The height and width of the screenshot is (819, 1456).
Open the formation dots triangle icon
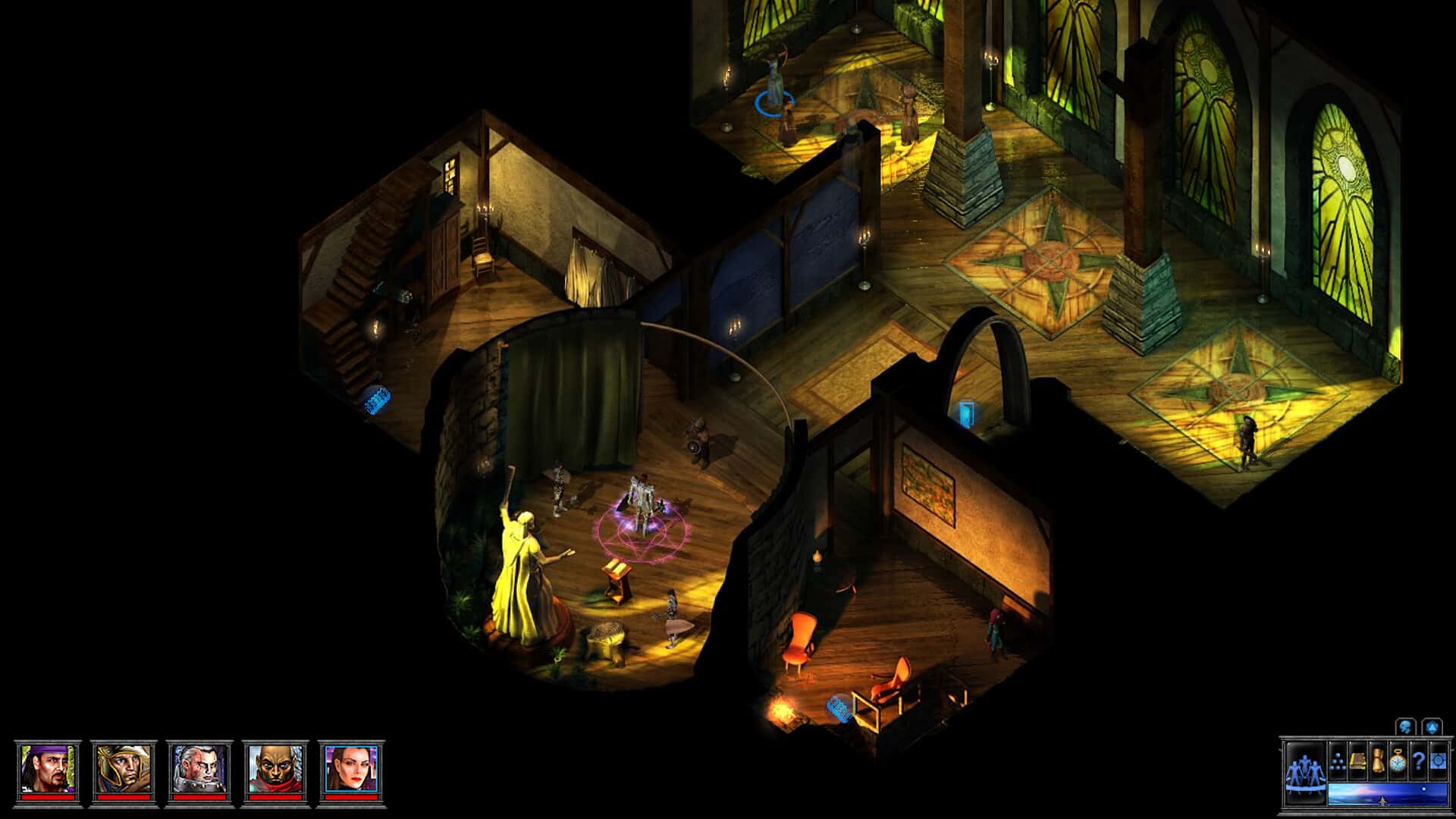point(1338,761)
